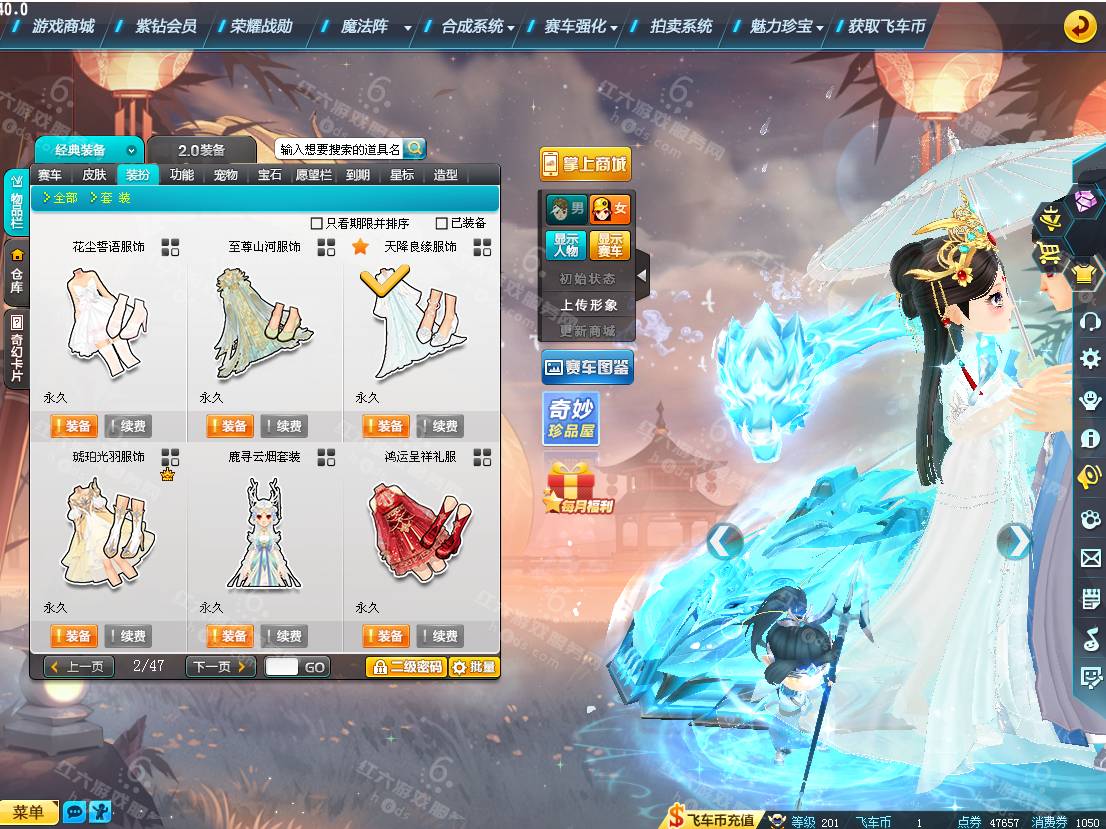1106x829 pixels.
Task: Expand the 合成系统 dropdown menu
Action: click(x=478, y=27)
